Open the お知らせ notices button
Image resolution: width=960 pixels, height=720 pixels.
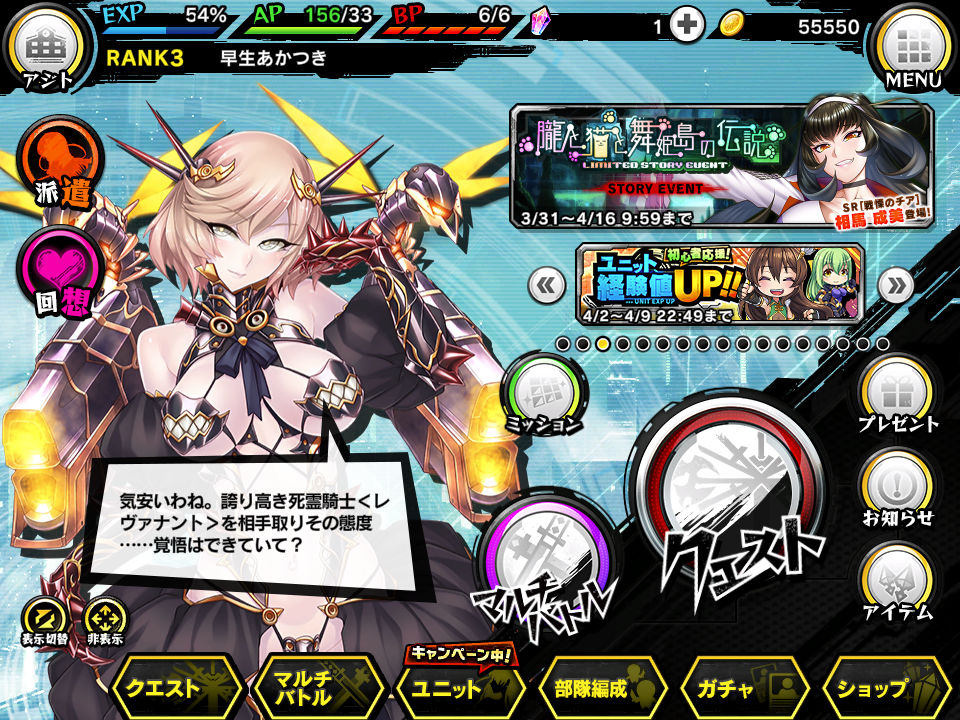(x=898, y=490)
